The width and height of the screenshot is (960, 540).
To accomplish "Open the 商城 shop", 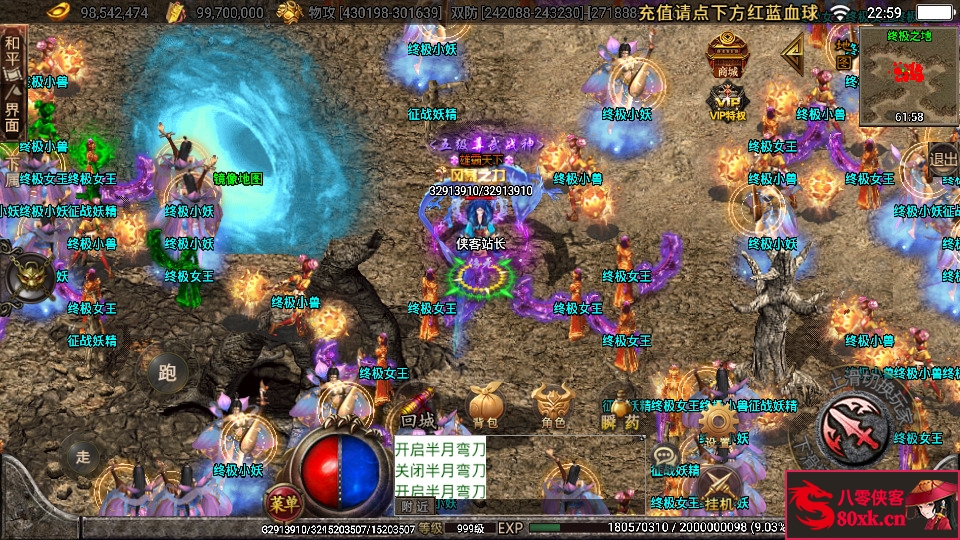I will [x=727, y=54].
